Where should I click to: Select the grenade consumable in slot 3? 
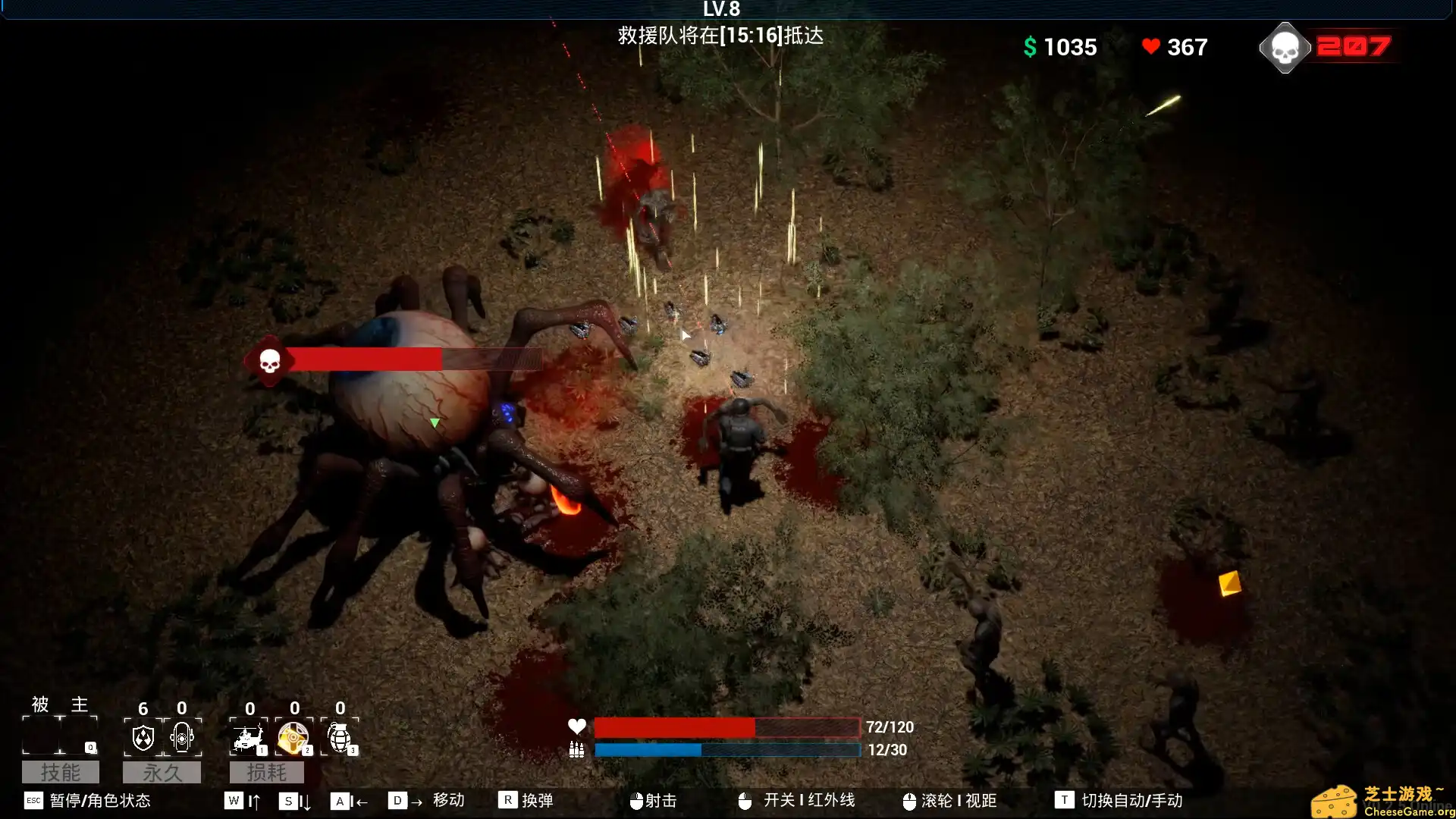pos(340,737)
